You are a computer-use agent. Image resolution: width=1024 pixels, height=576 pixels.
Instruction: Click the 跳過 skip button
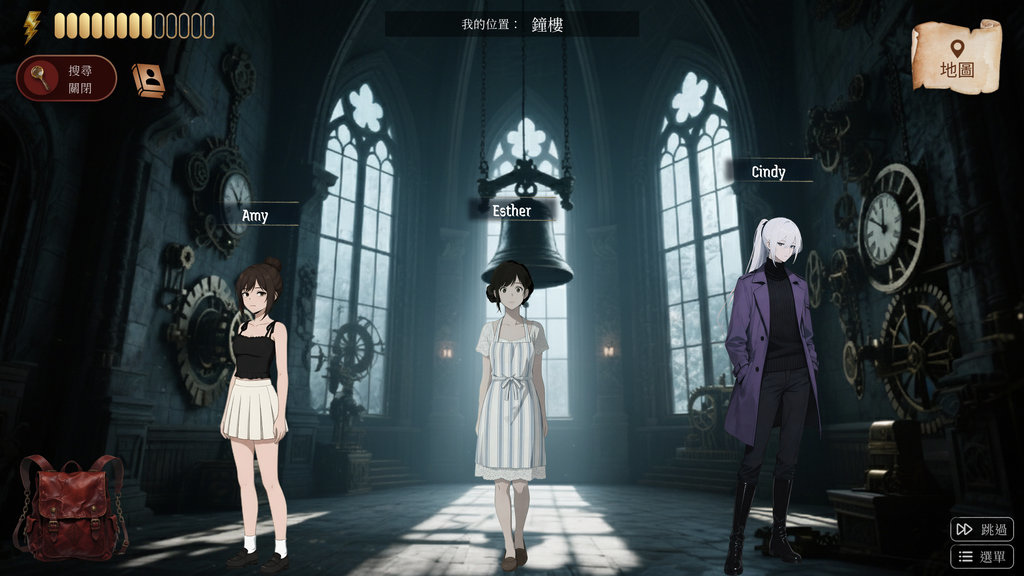click(x=982, y=529)
